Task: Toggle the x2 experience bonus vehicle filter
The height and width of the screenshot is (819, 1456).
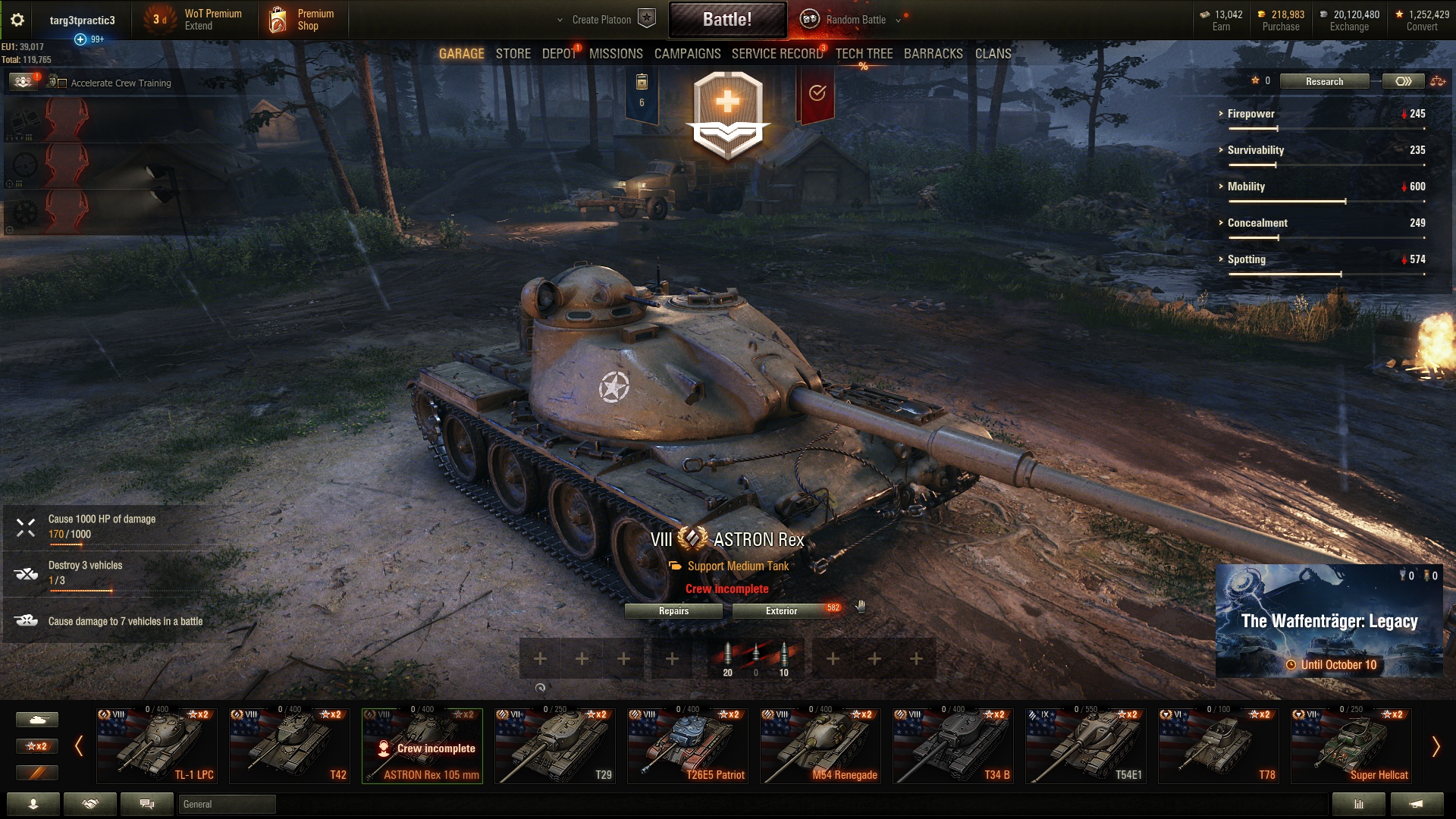Action: (x=38, y=746)
